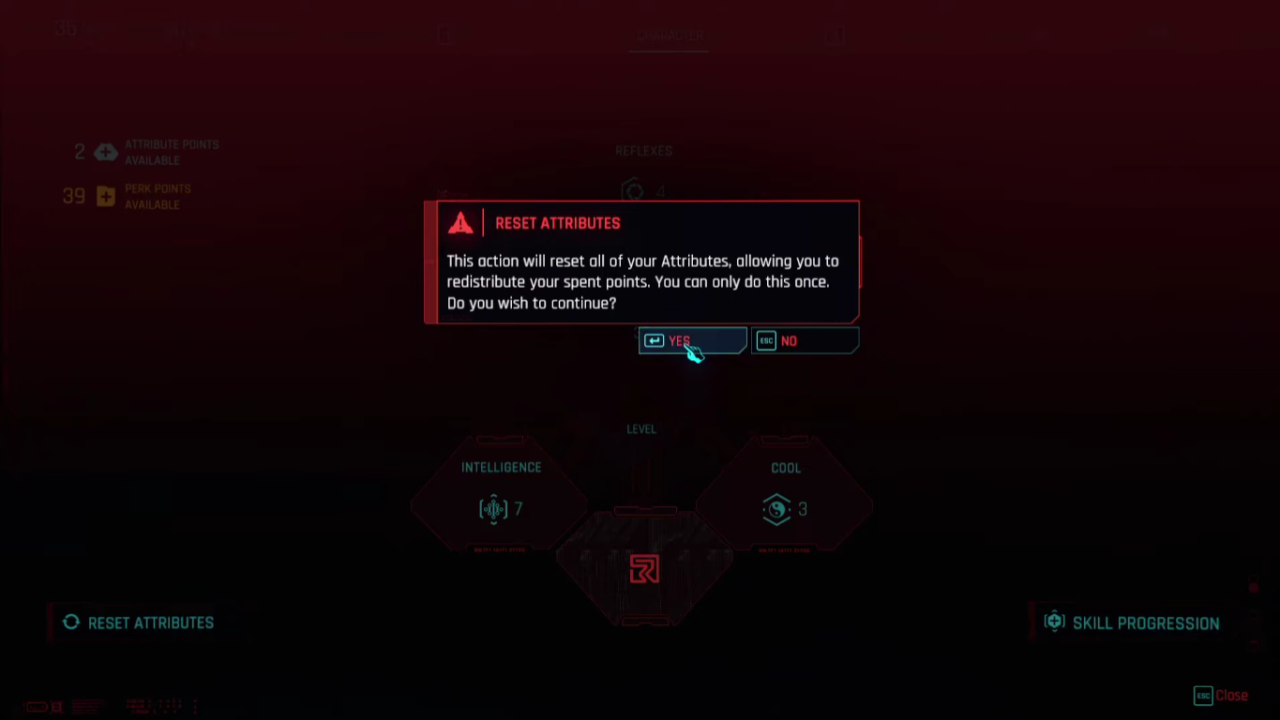Click the Enter key icon inside the YES button

point(655,341)
